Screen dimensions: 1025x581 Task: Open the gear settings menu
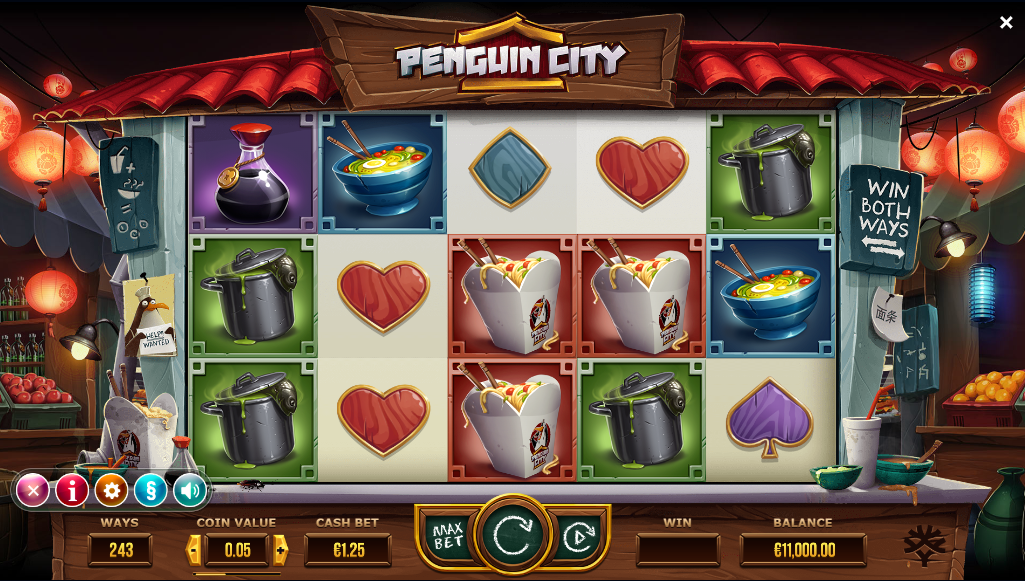(x=111, y=490)
